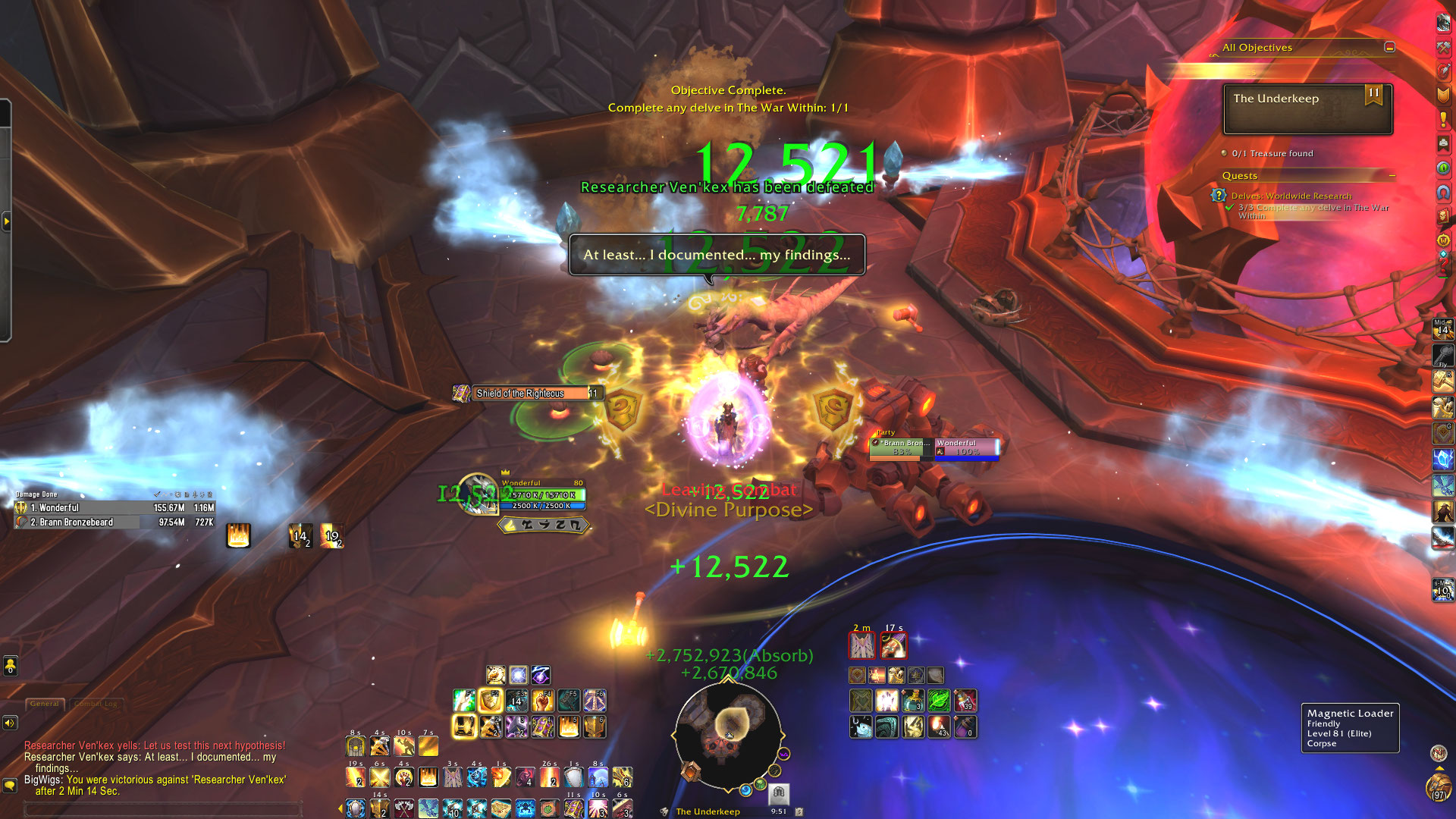Open the minimap

pyautogui.click(x=728, y=734)
